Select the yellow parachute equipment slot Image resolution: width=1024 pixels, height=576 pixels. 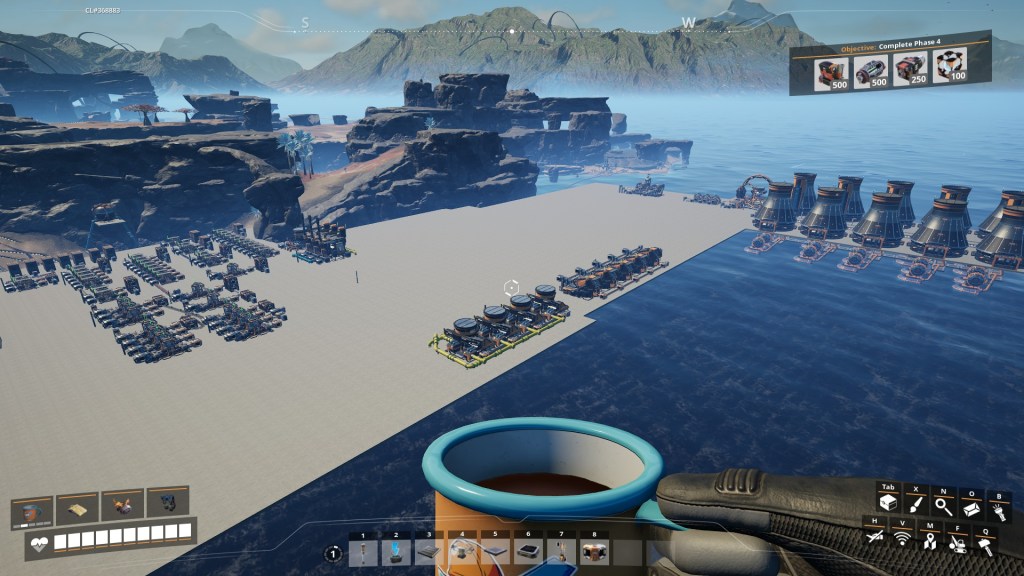78,509
